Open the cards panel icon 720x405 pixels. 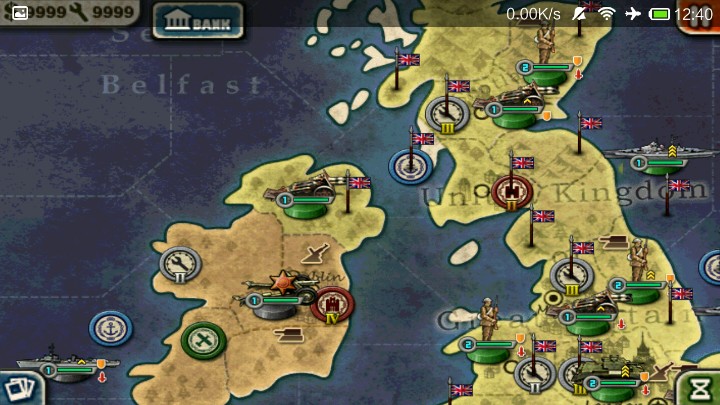(15, 388)
